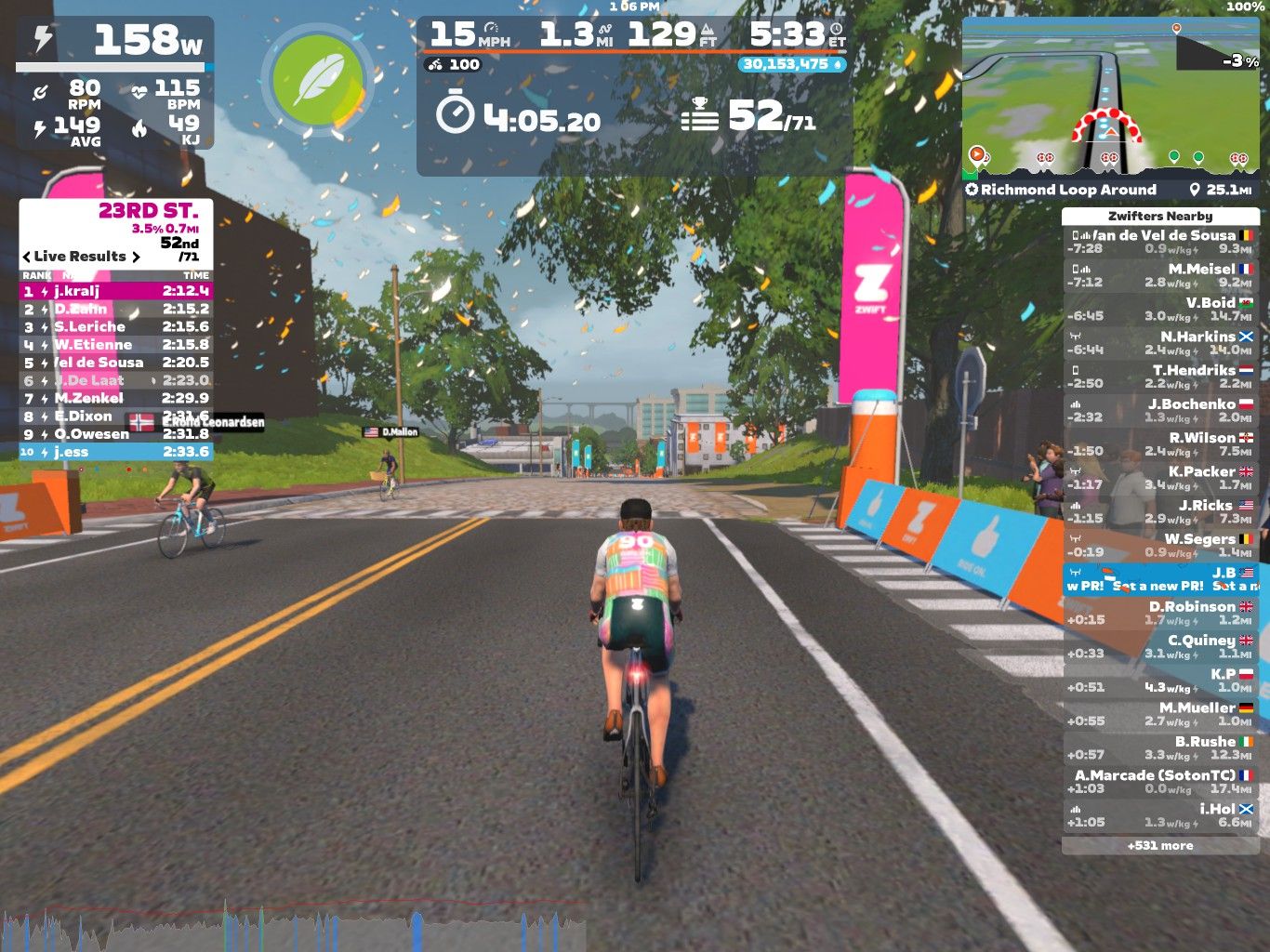Show the previous Live Results page
The image size is (1270, 952).
tap(26, 257)
